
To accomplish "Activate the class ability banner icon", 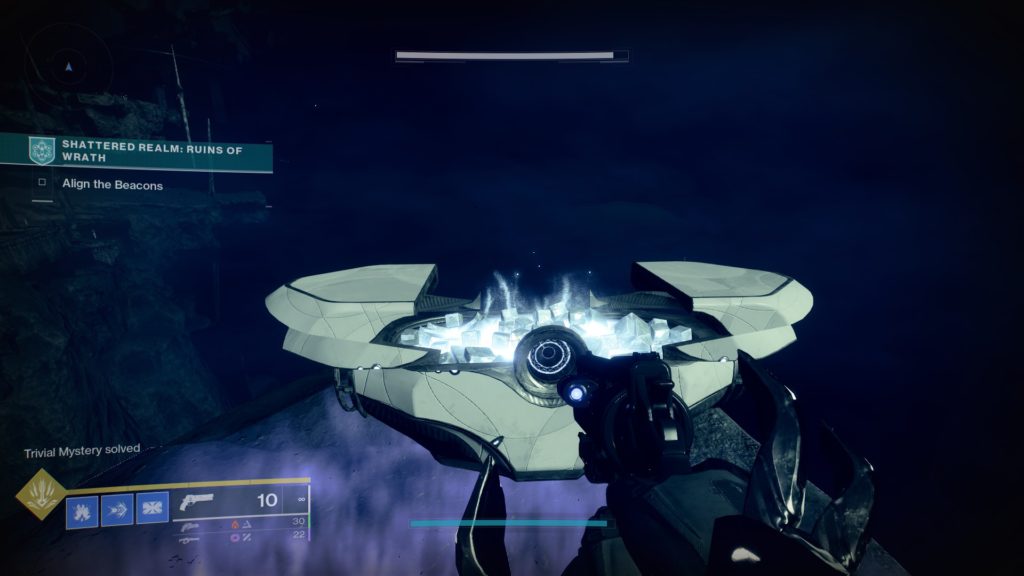I will pyautogui.click(x=152, y=510).
